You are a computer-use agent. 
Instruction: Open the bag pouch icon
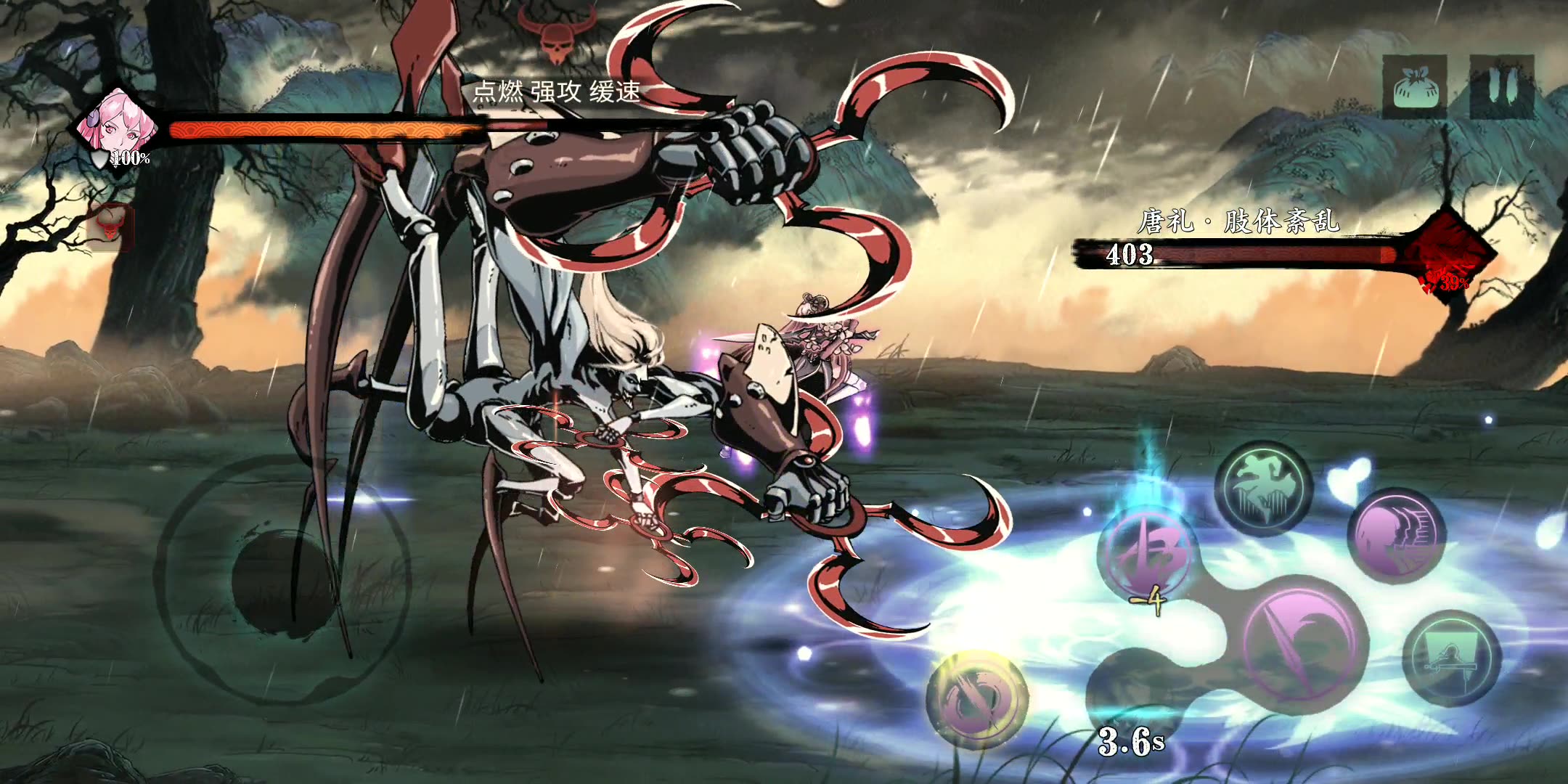pyautogui.click(x=1414, y=86)
